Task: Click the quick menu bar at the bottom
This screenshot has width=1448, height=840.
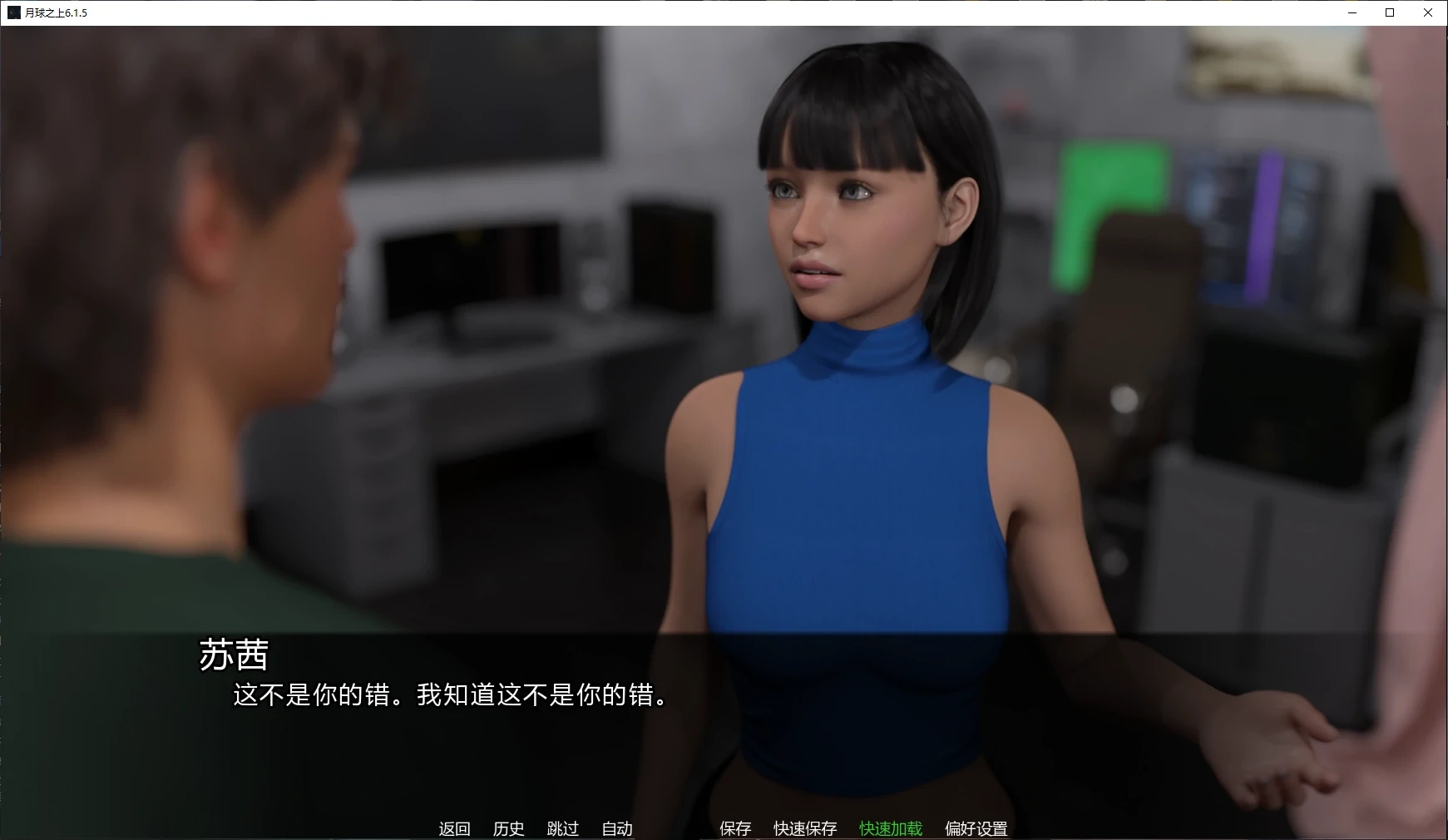Action: (724, 828)
